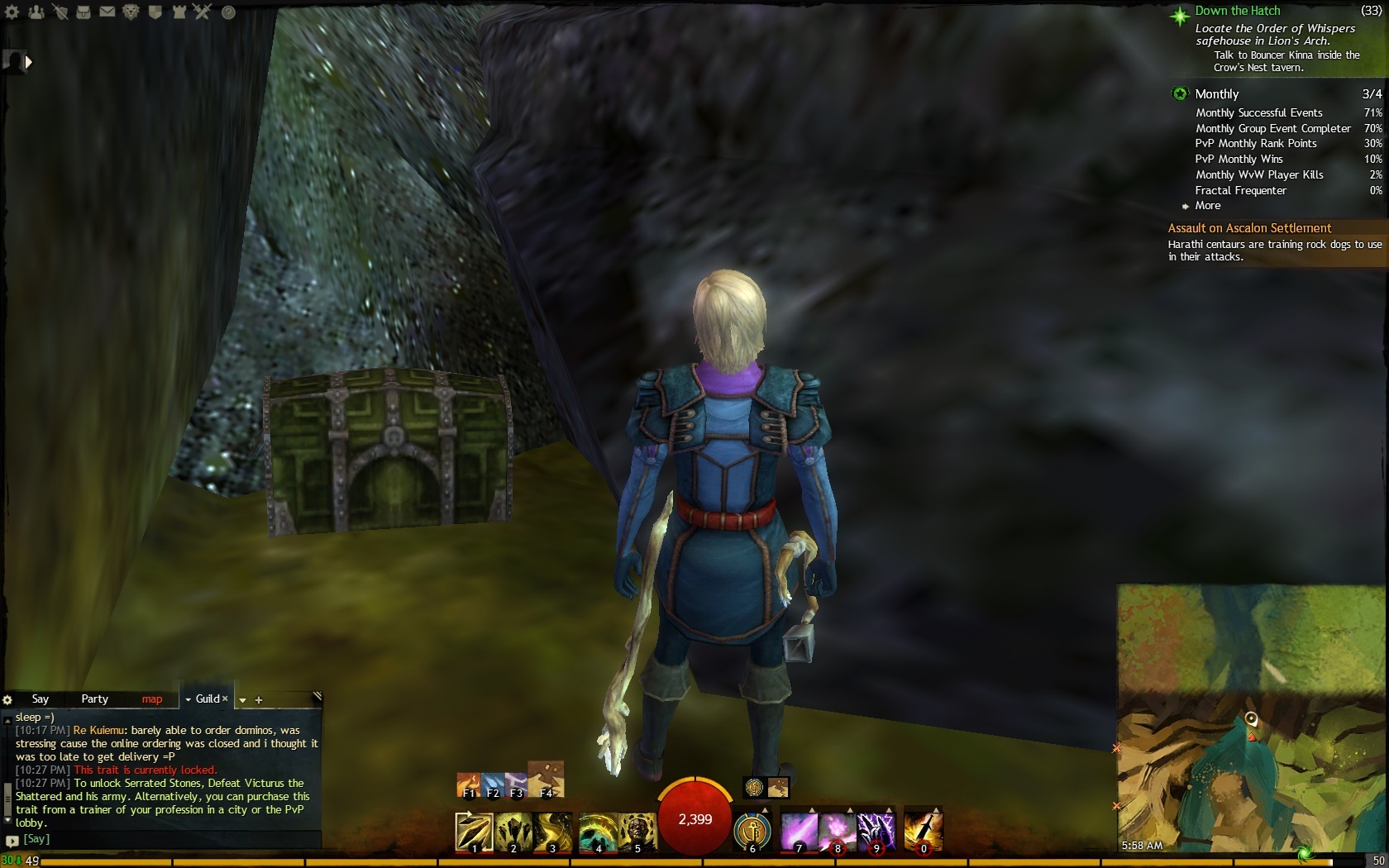The width and height of the screenshot is (1389, 868).
Task: Open the lion head Trading Post icon
Action: tap(131, 12)
